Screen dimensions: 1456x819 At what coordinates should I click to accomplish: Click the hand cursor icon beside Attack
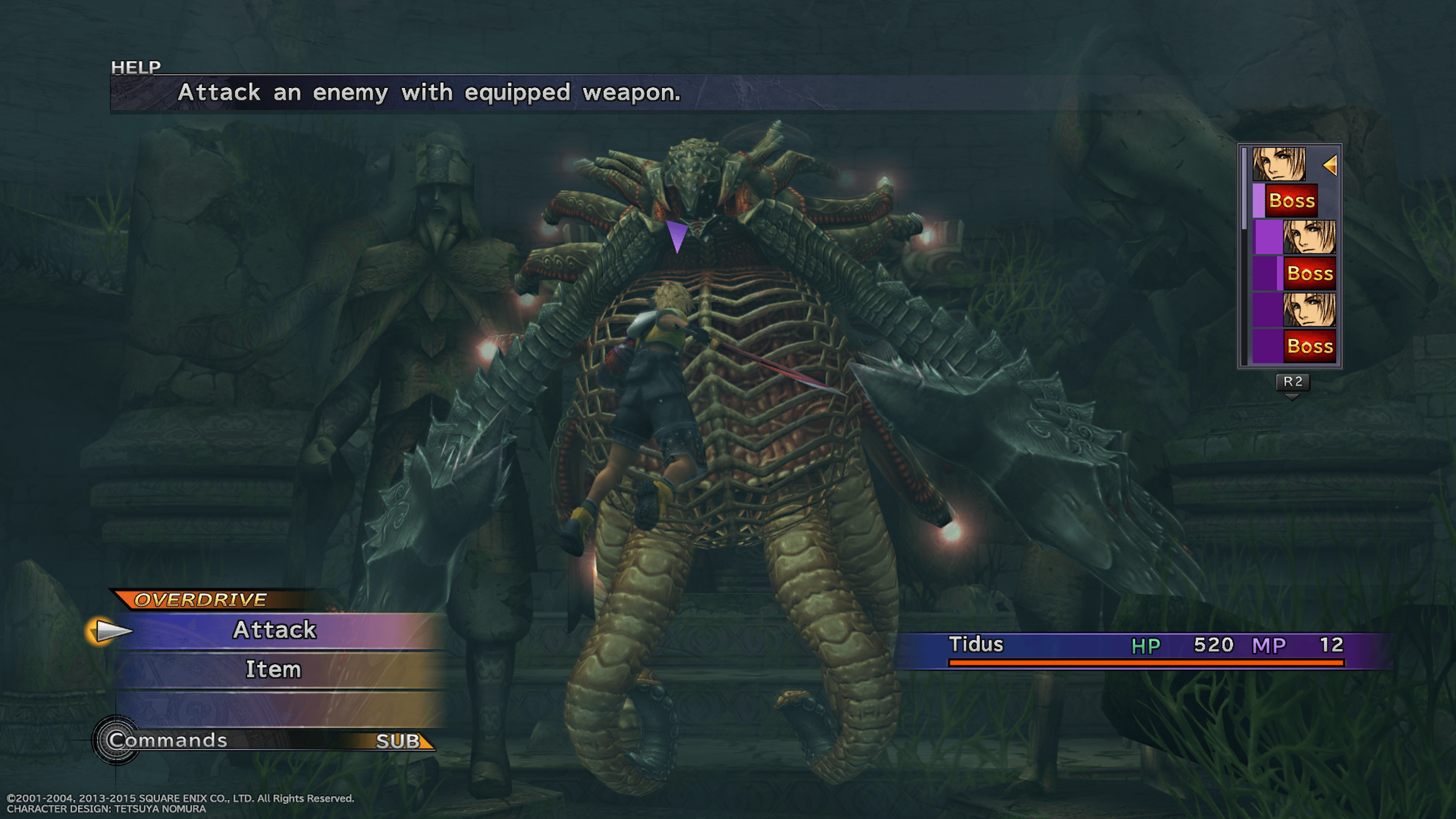[110, 631]
